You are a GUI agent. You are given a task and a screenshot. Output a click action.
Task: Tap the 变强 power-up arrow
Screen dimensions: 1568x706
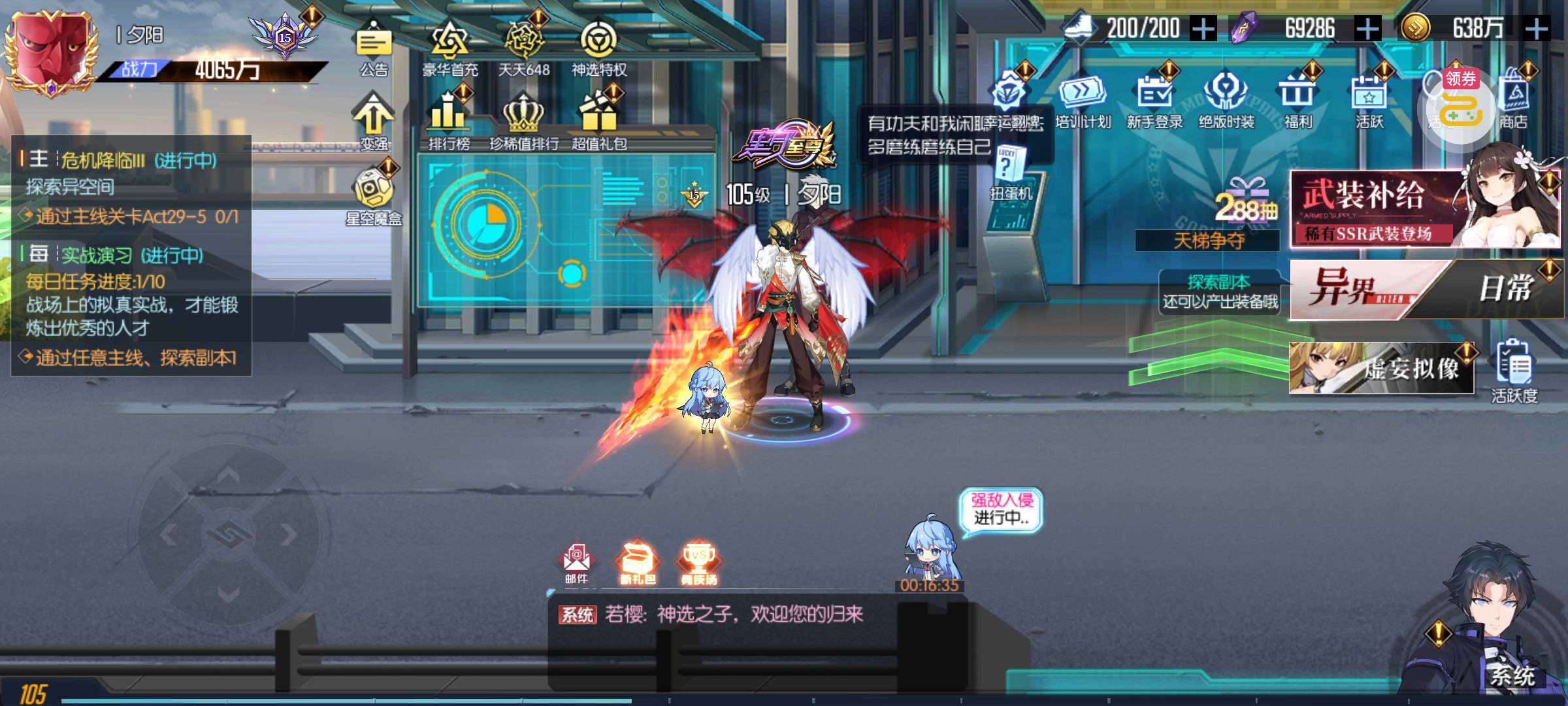tap(373, 118)
